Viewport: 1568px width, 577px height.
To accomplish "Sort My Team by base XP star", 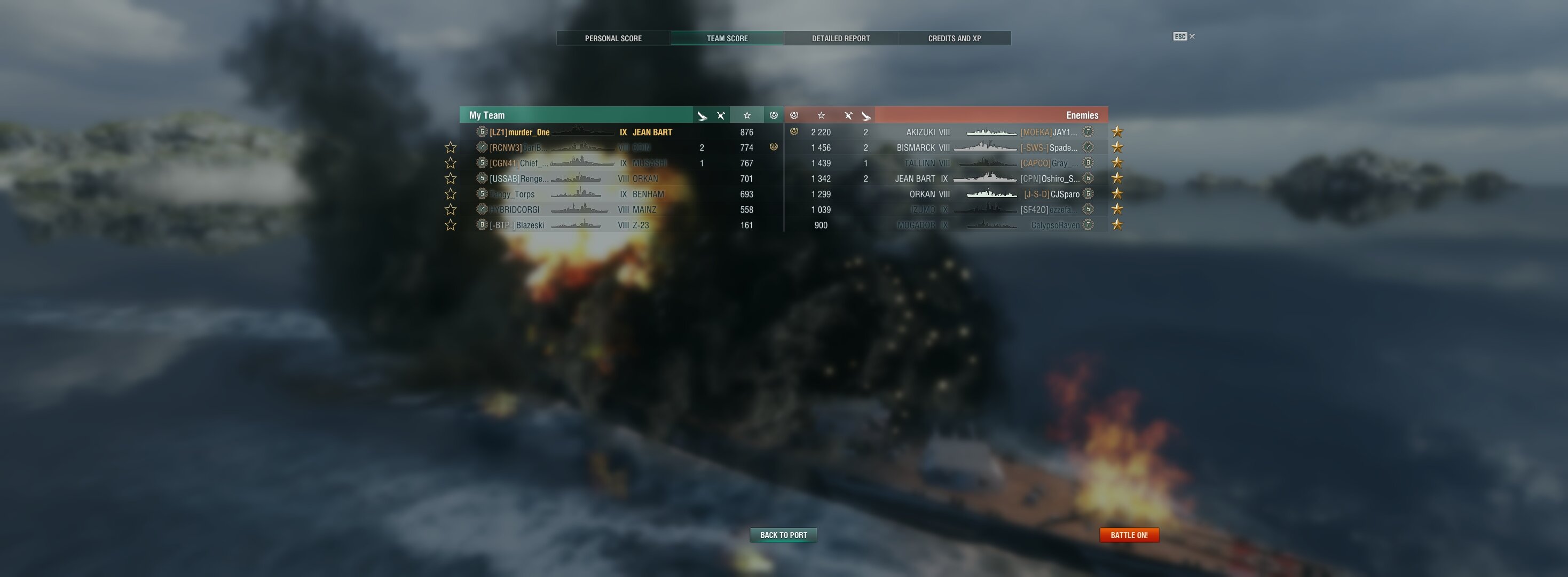I will point(747,115).
